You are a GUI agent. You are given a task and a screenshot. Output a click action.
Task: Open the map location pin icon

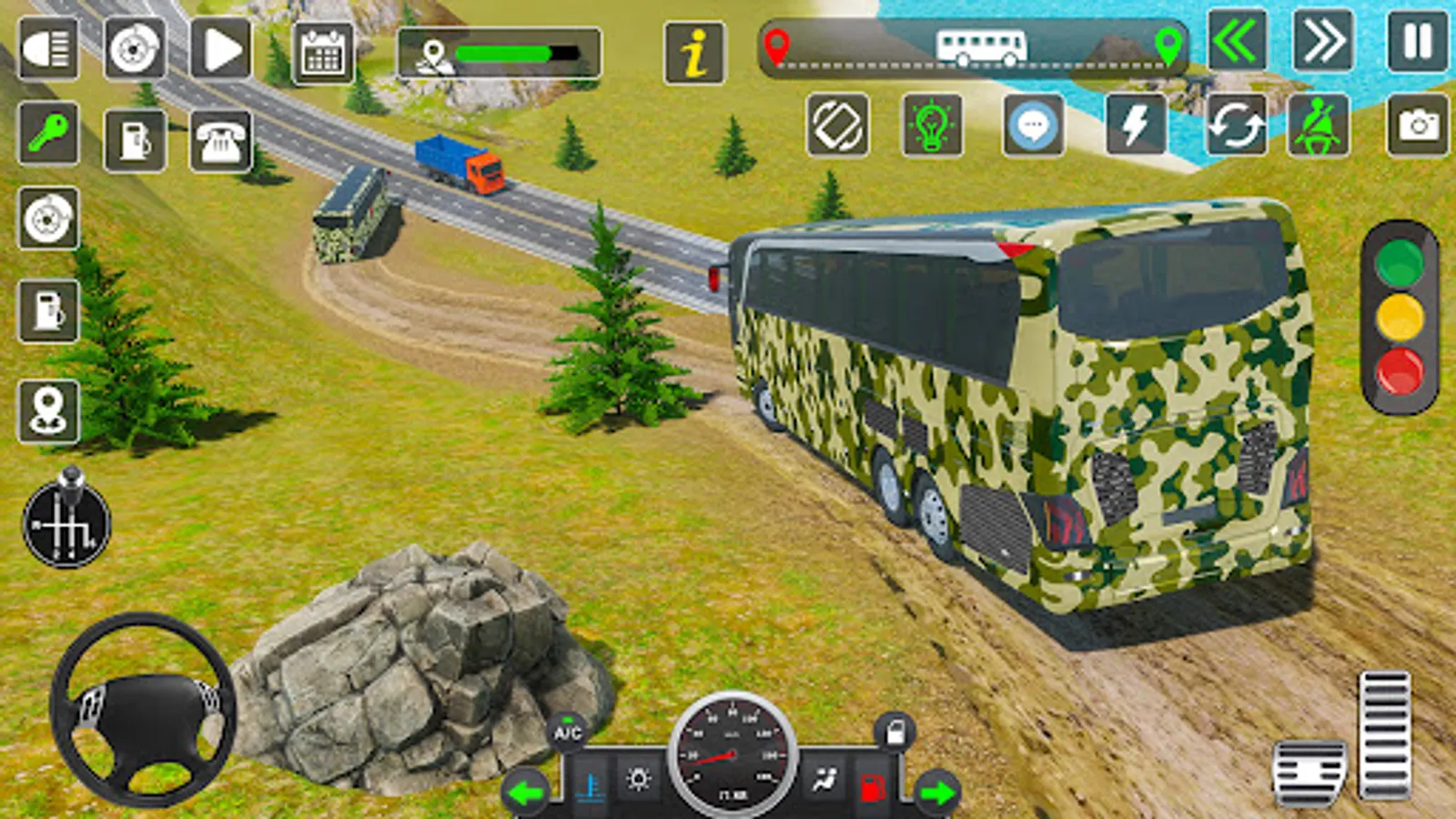48,411
